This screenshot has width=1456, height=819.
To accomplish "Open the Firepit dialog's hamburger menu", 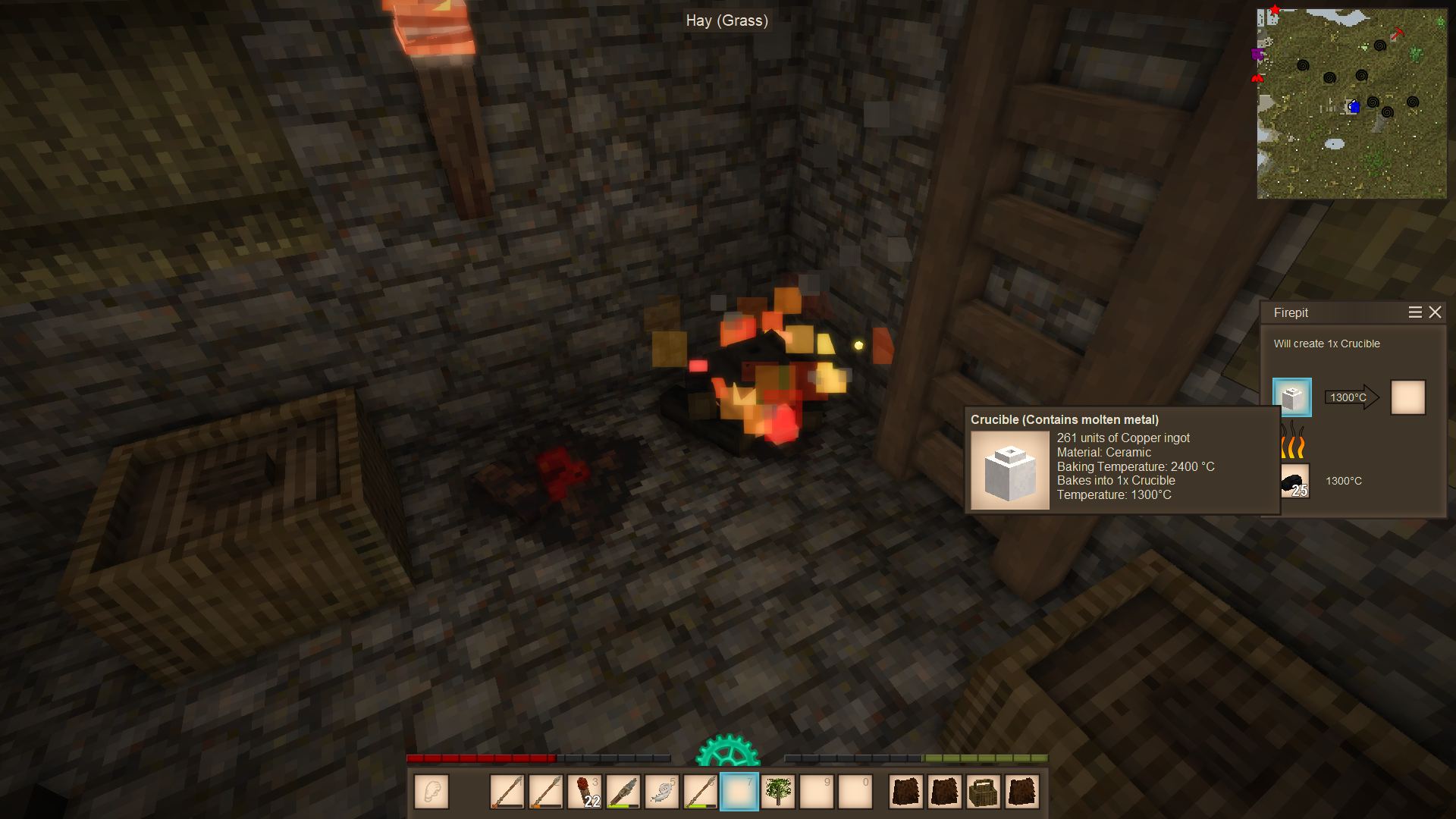I will (x=1415, y=312).
